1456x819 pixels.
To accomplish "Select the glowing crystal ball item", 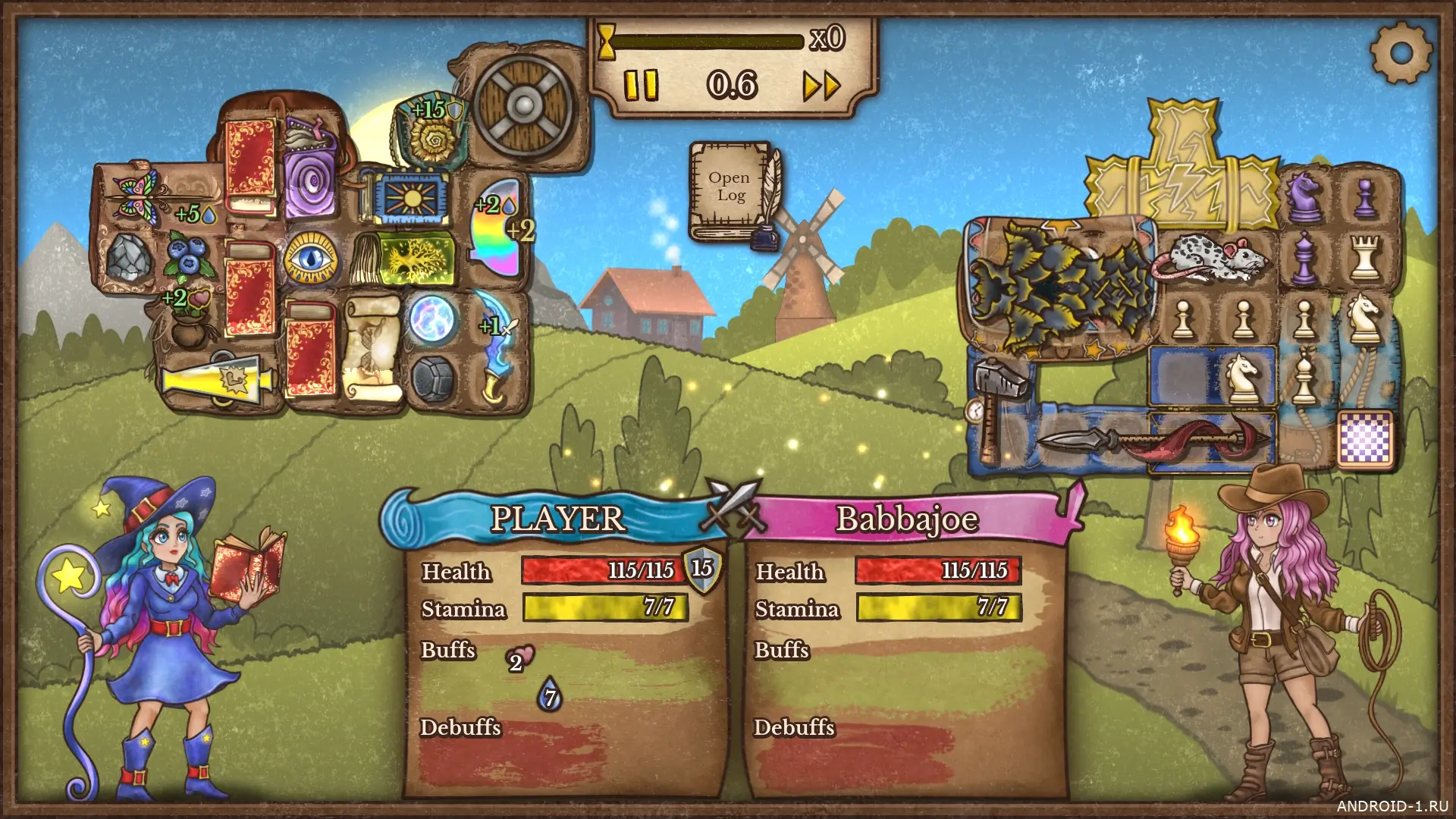I will click(x=433, y=318).
